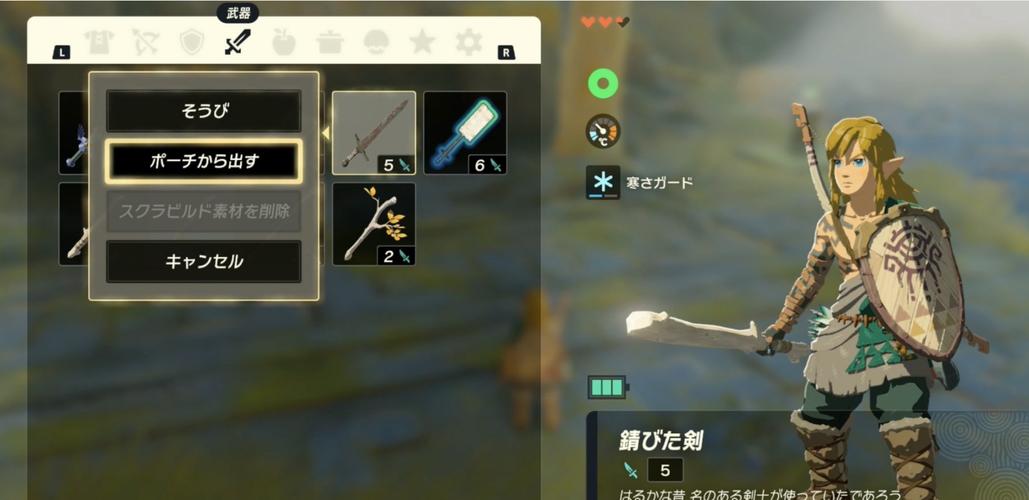Select the blue glowing blade weapon slot
Viewport: 1029px width, 500px height.
pyautogui.click(x=465, y=133)
